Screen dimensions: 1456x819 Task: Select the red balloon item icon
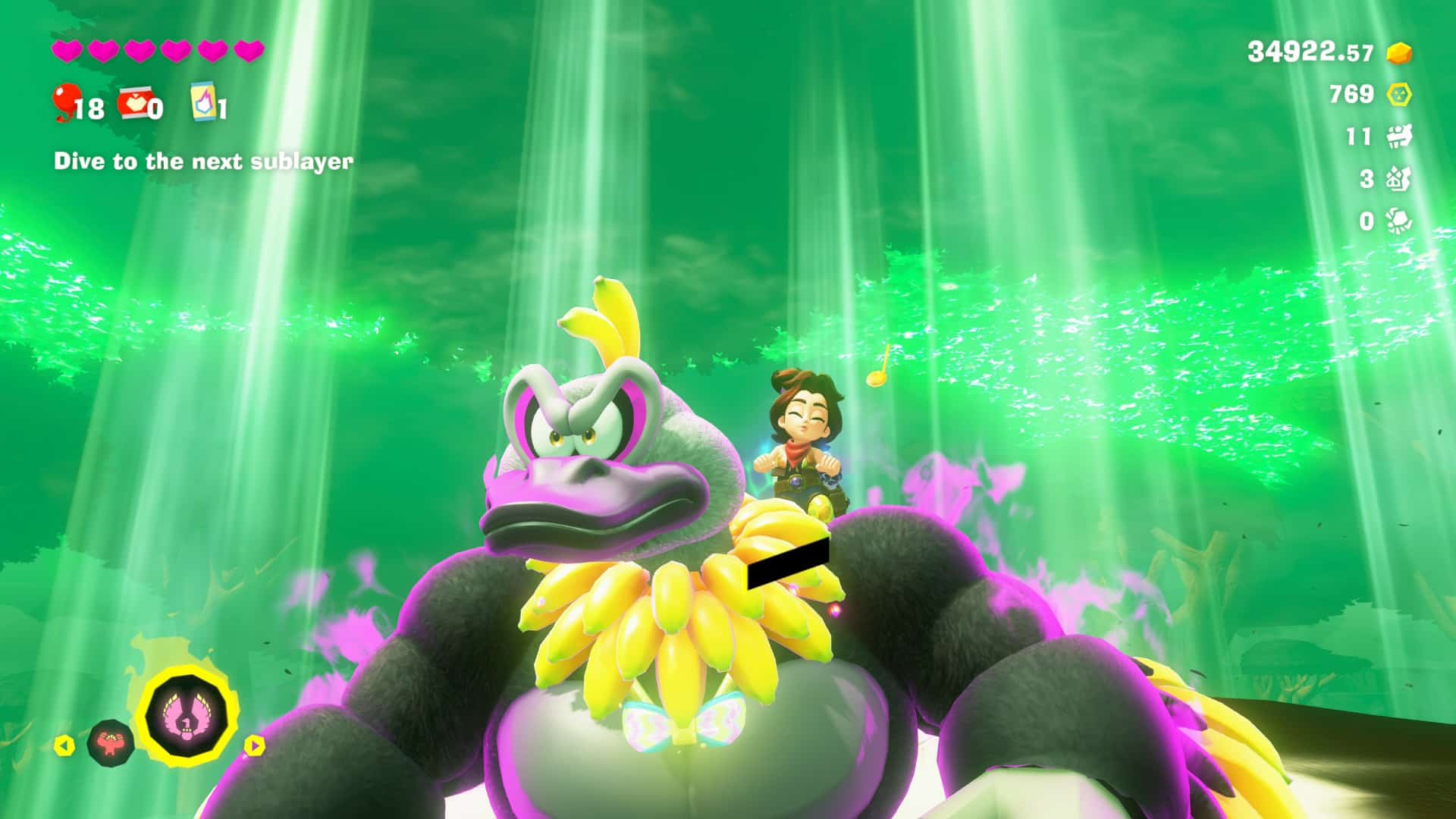click(66, 102)
